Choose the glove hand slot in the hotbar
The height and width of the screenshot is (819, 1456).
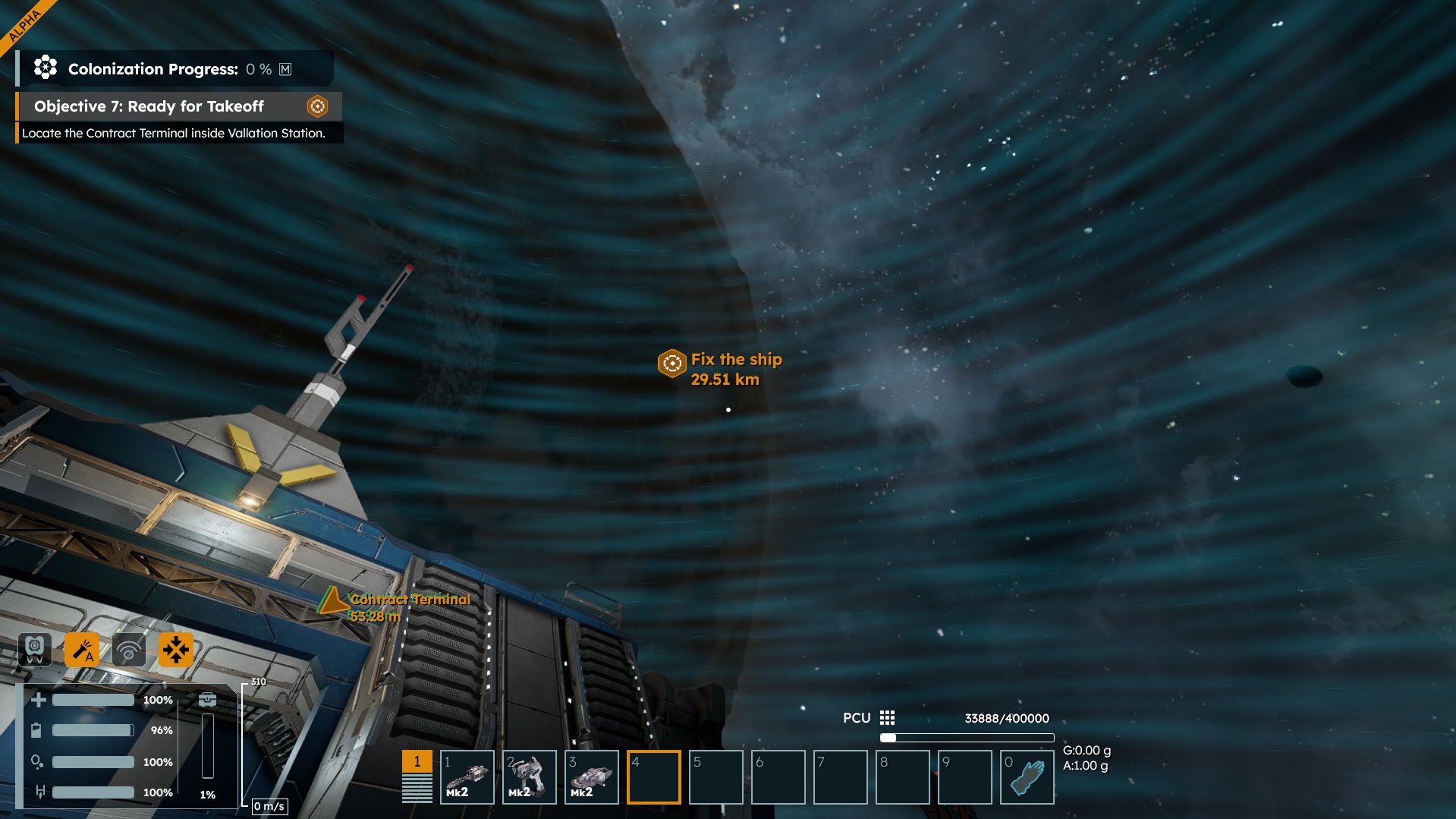pyautogui.click(x=1027, y=776)
